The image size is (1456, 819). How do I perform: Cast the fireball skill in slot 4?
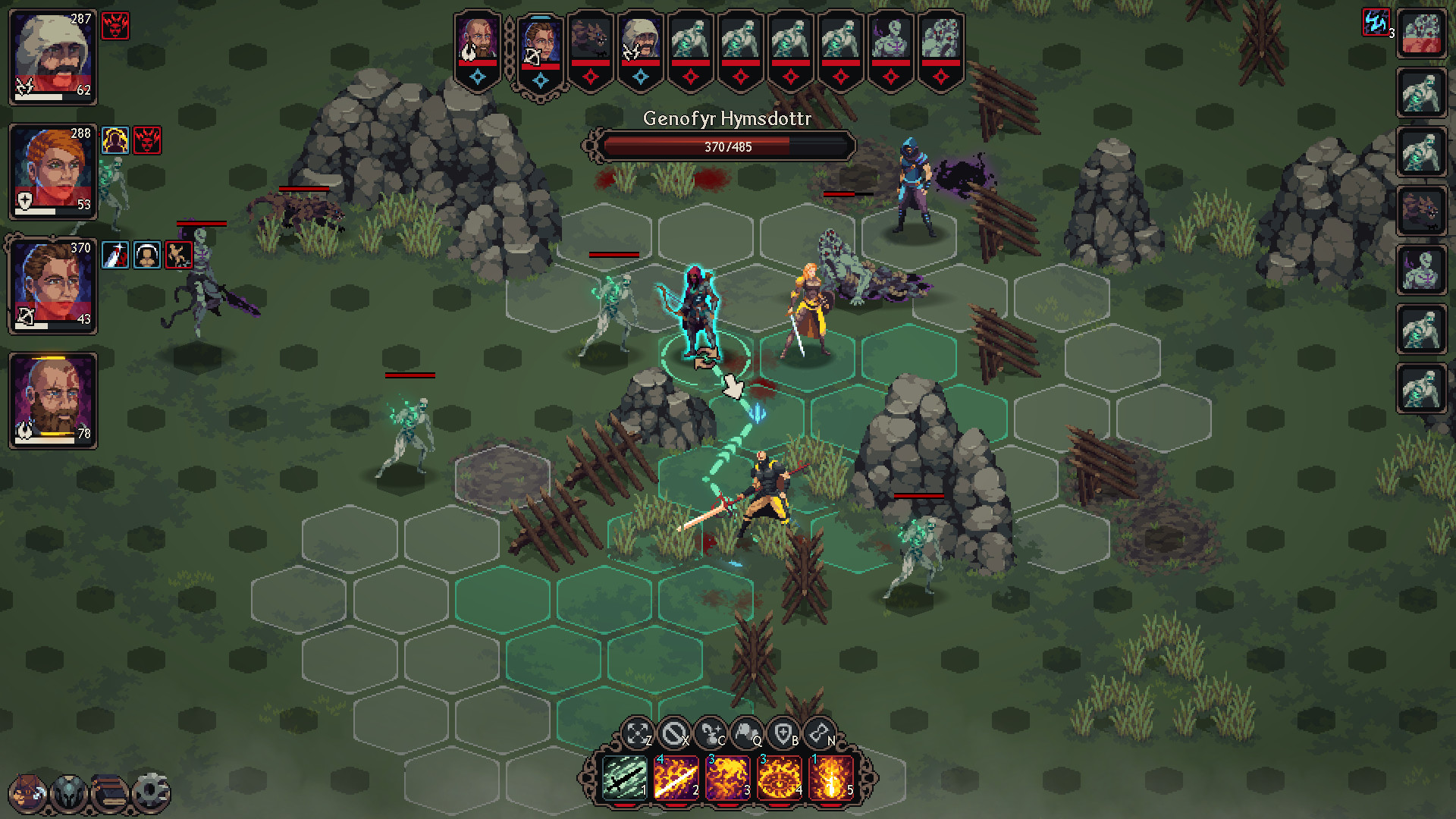tap(781, 780)
